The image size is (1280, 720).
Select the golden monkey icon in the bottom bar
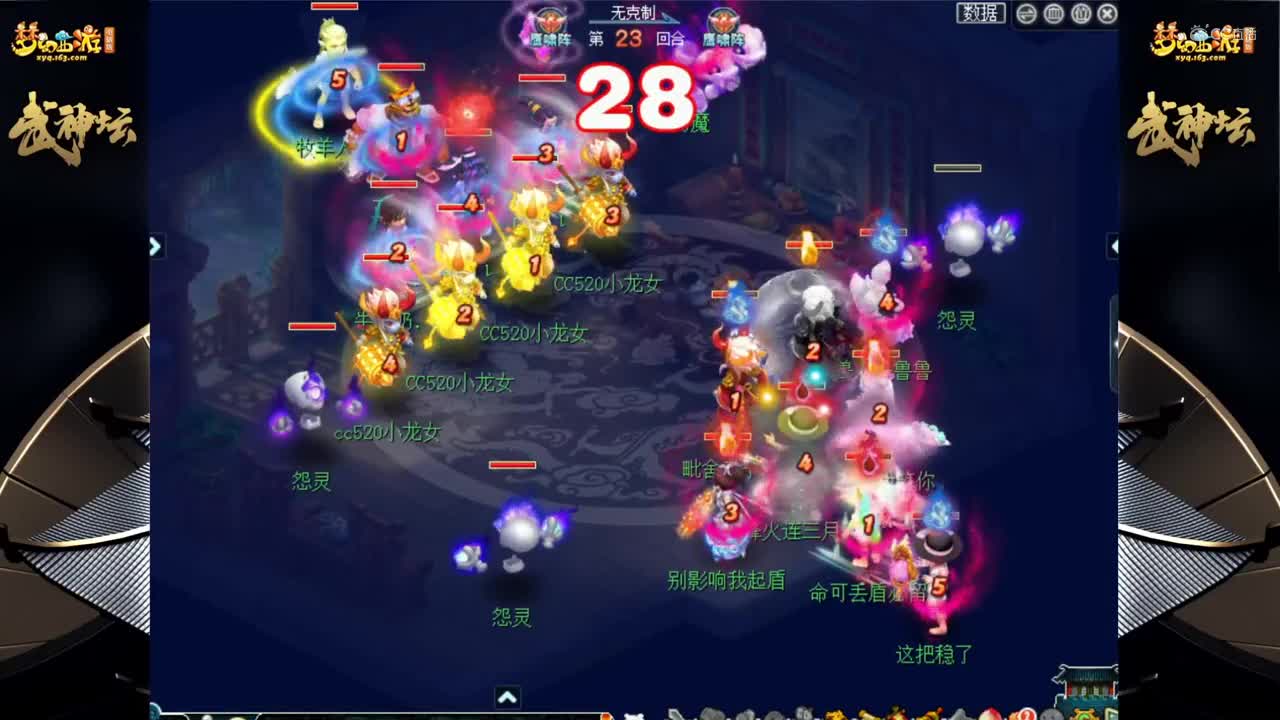click(838, 714)
